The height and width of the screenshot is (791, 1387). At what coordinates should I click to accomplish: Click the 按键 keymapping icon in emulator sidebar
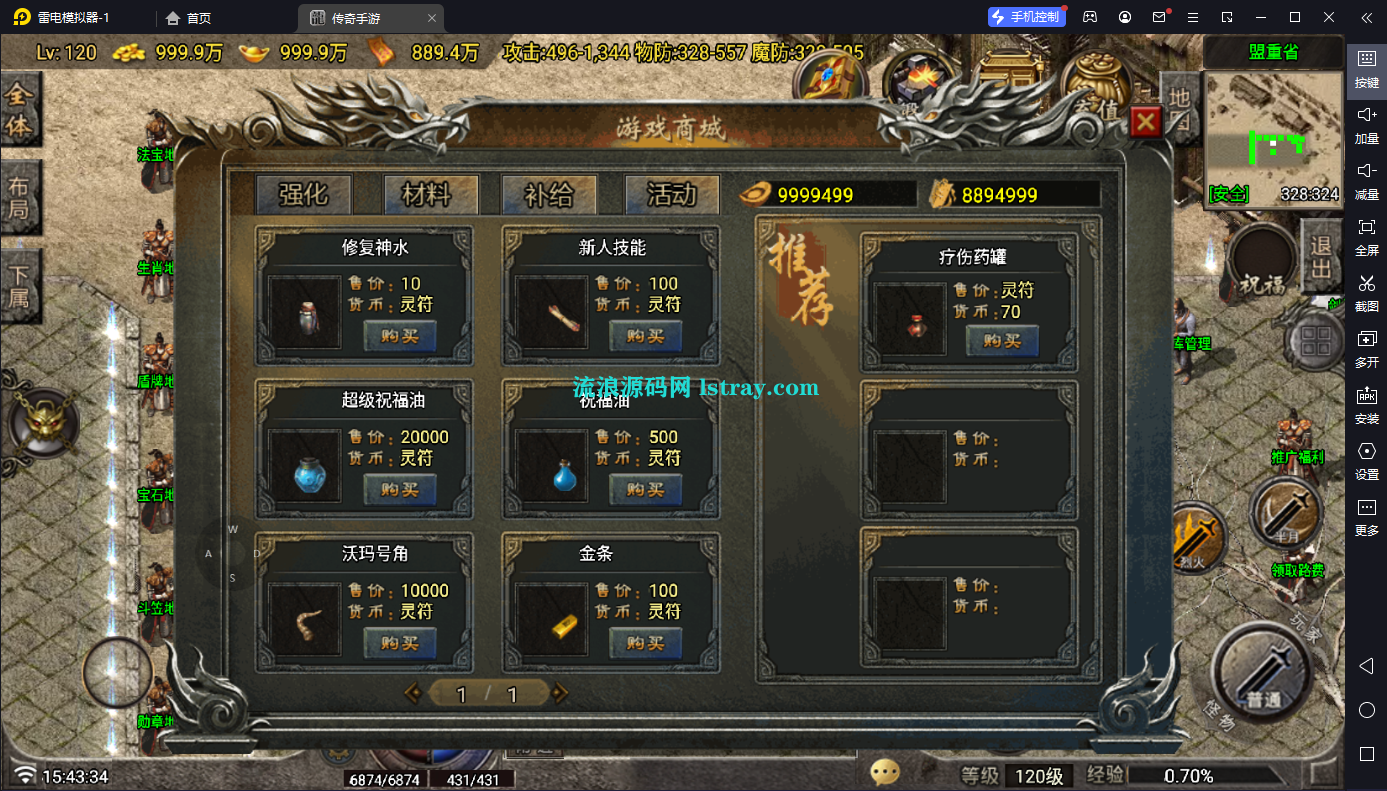point(1366,68)
